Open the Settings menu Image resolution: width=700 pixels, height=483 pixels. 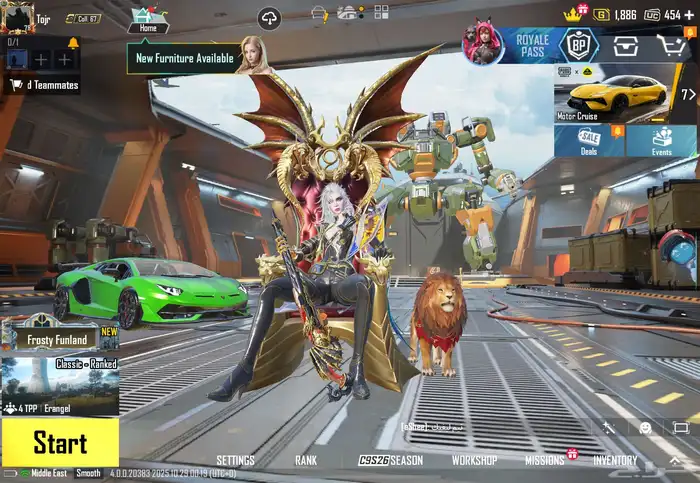[235, 461]
